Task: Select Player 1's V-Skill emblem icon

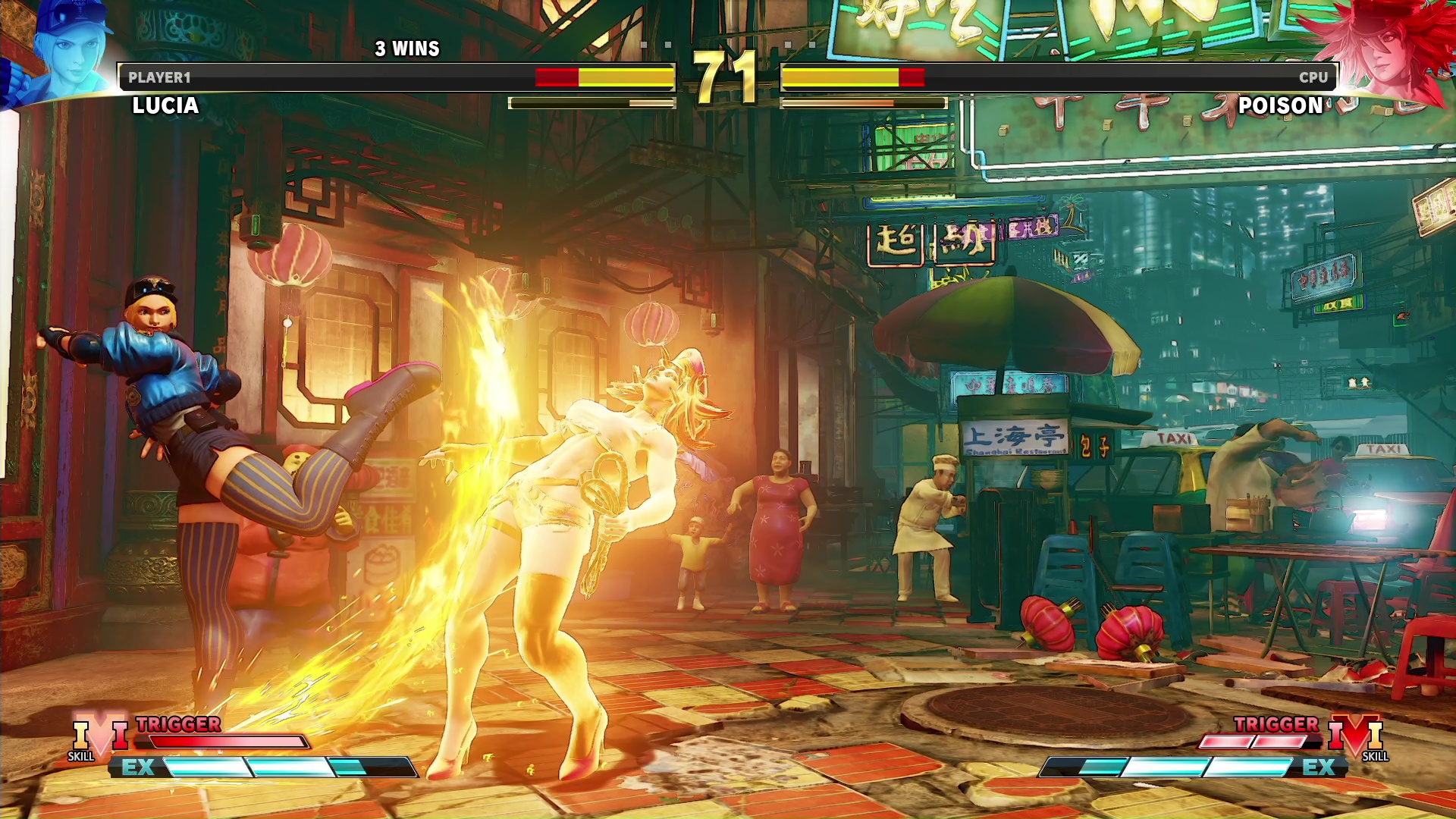Action: click(x=100, y=737)
